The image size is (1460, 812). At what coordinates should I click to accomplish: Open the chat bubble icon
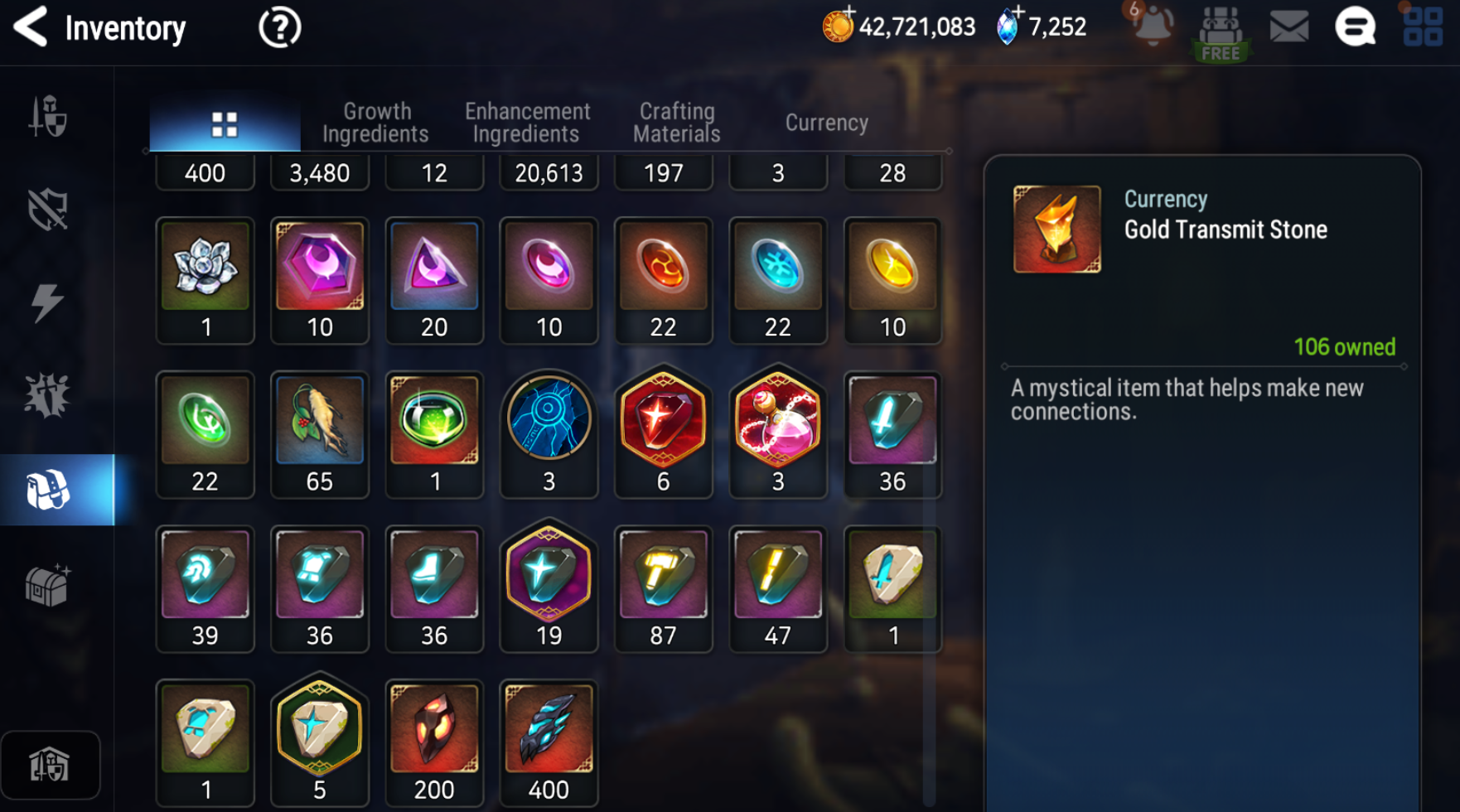1355,27
